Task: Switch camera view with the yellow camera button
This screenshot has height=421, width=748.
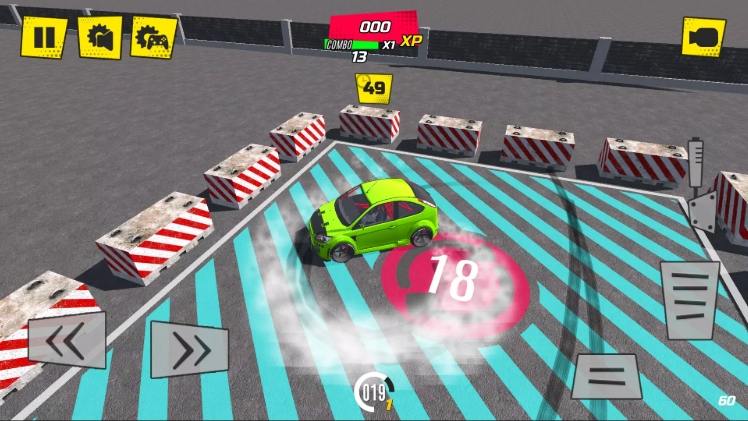Action: [703, 37]
